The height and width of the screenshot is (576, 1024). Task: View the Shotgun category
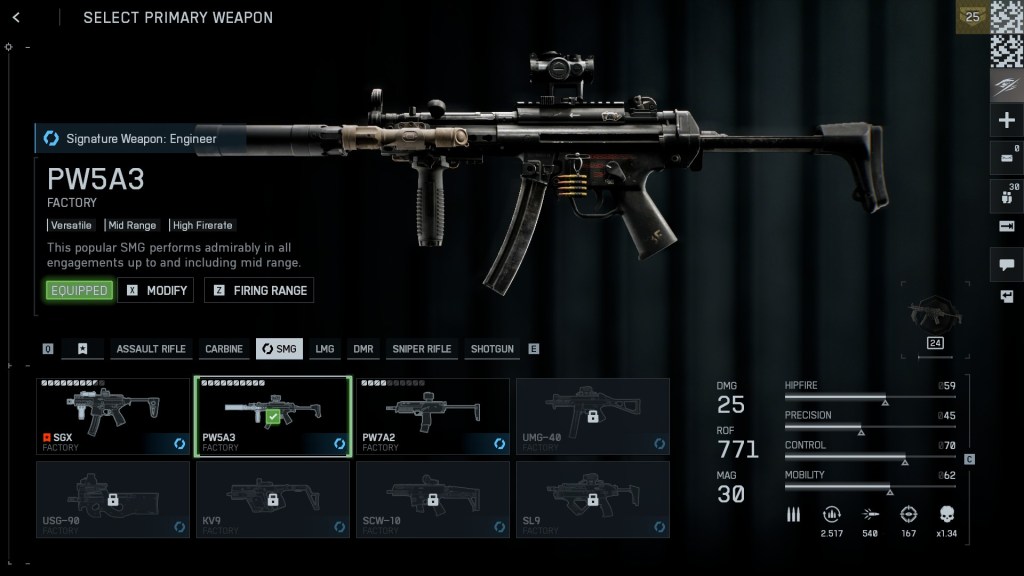[x=492, y=349]
